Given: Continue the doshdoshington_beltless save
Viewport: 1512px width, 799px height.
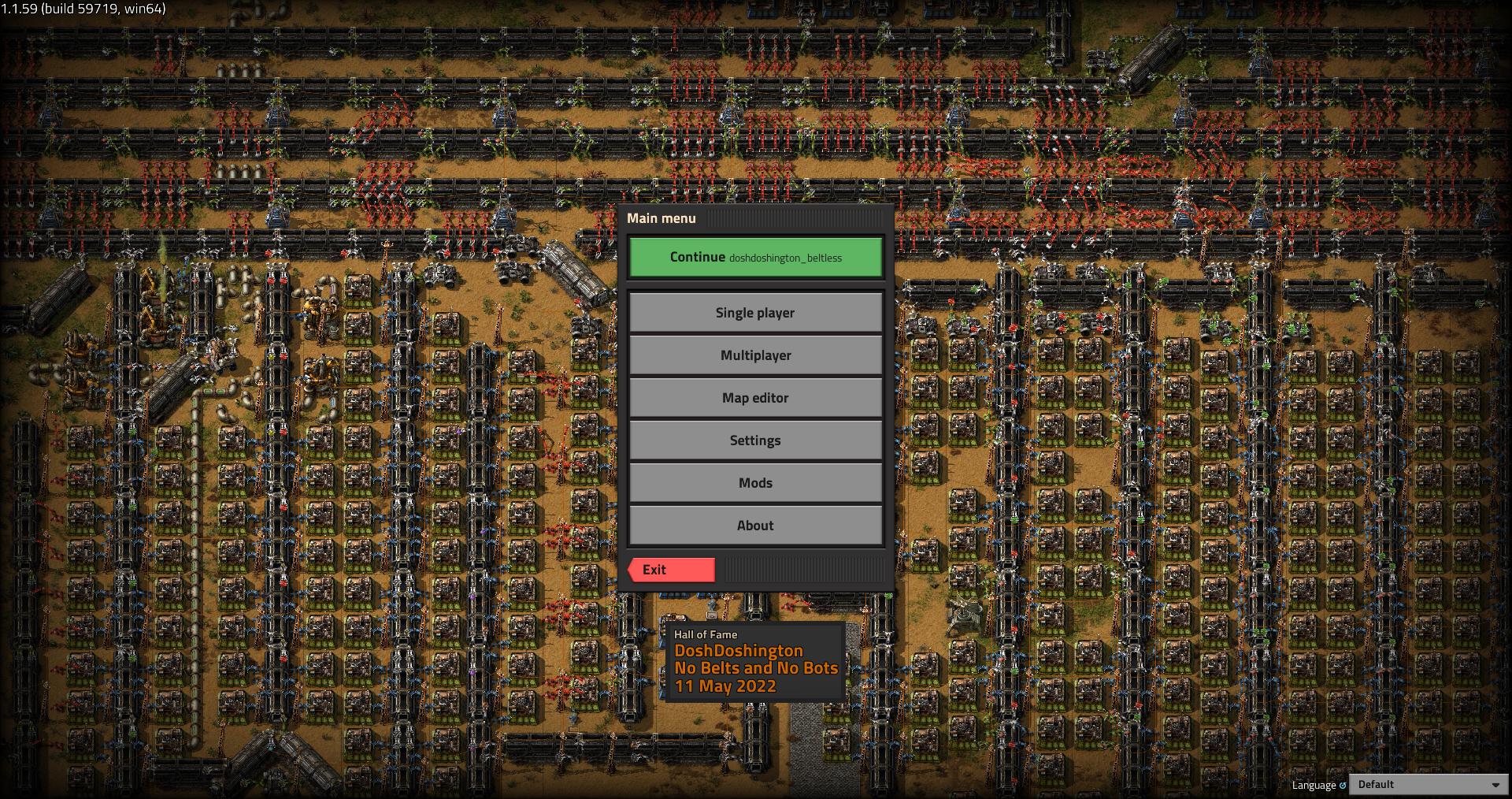Looking at the screenshot, I should (x=755, y=258).
